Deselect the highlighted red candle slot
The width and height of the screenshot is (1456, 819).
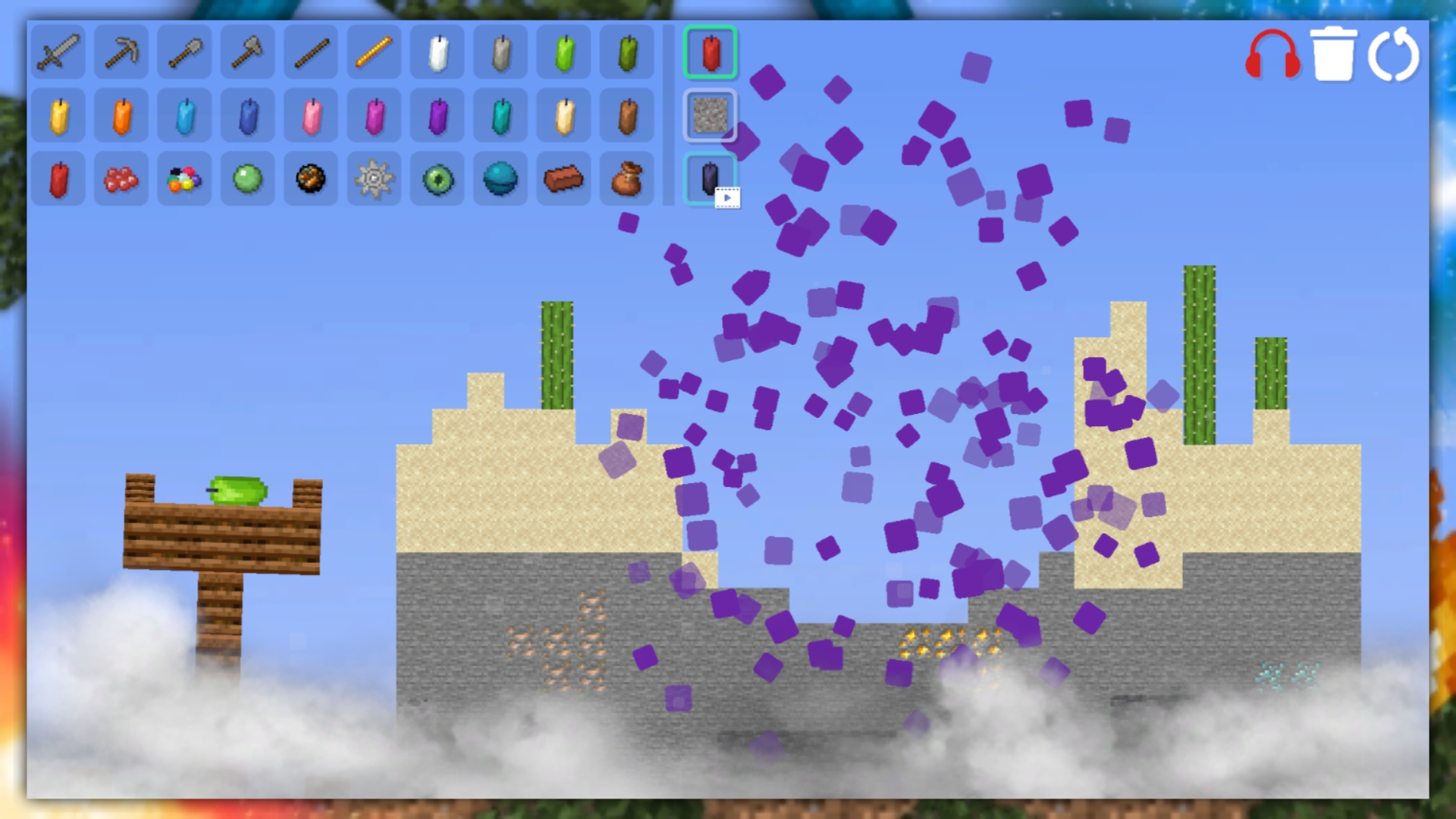(x=710, y=53)
